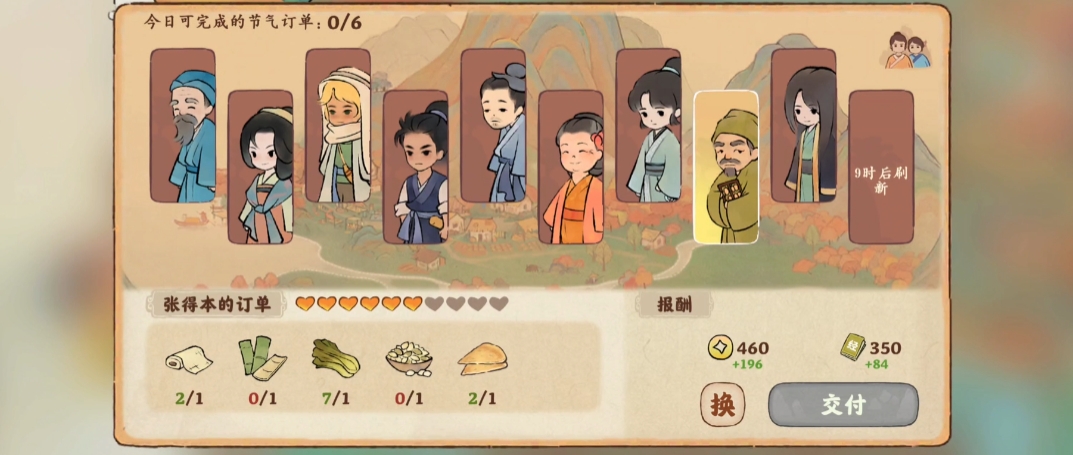Choose the man with topknot in blue robe

pos(493,125)
